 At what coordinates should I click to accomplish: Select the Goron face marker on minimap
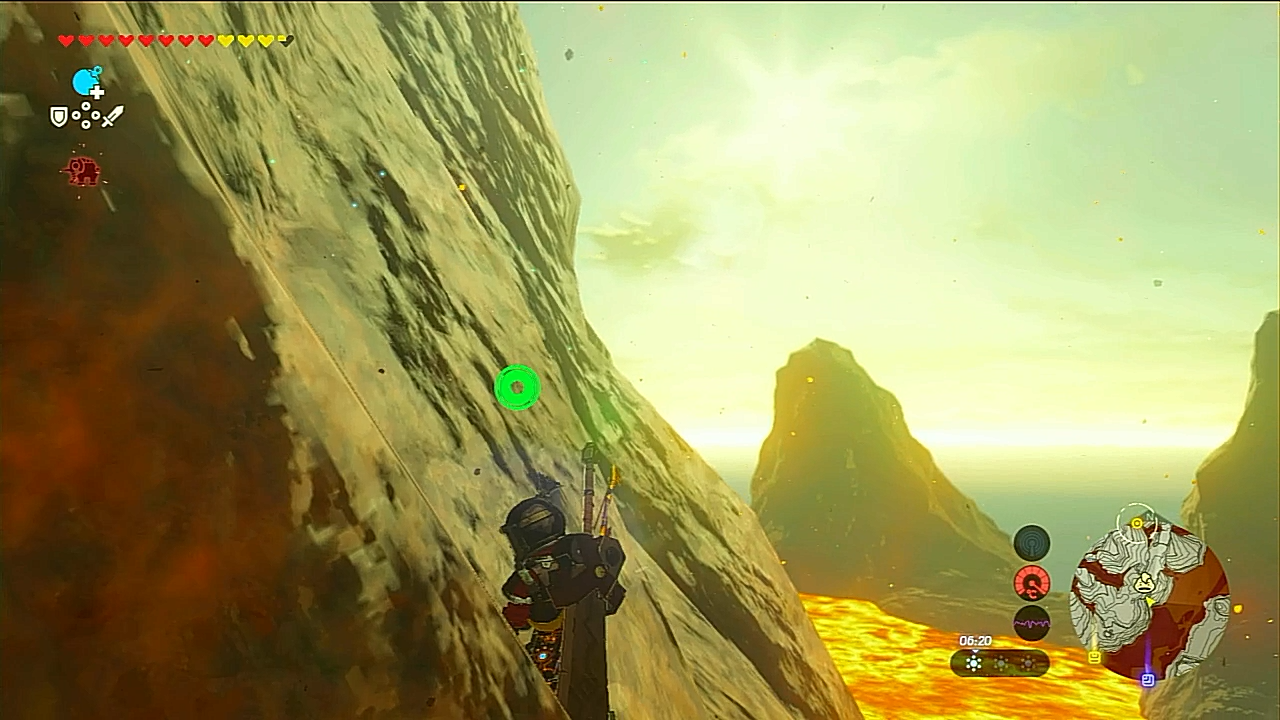[x=1143, y=582]
